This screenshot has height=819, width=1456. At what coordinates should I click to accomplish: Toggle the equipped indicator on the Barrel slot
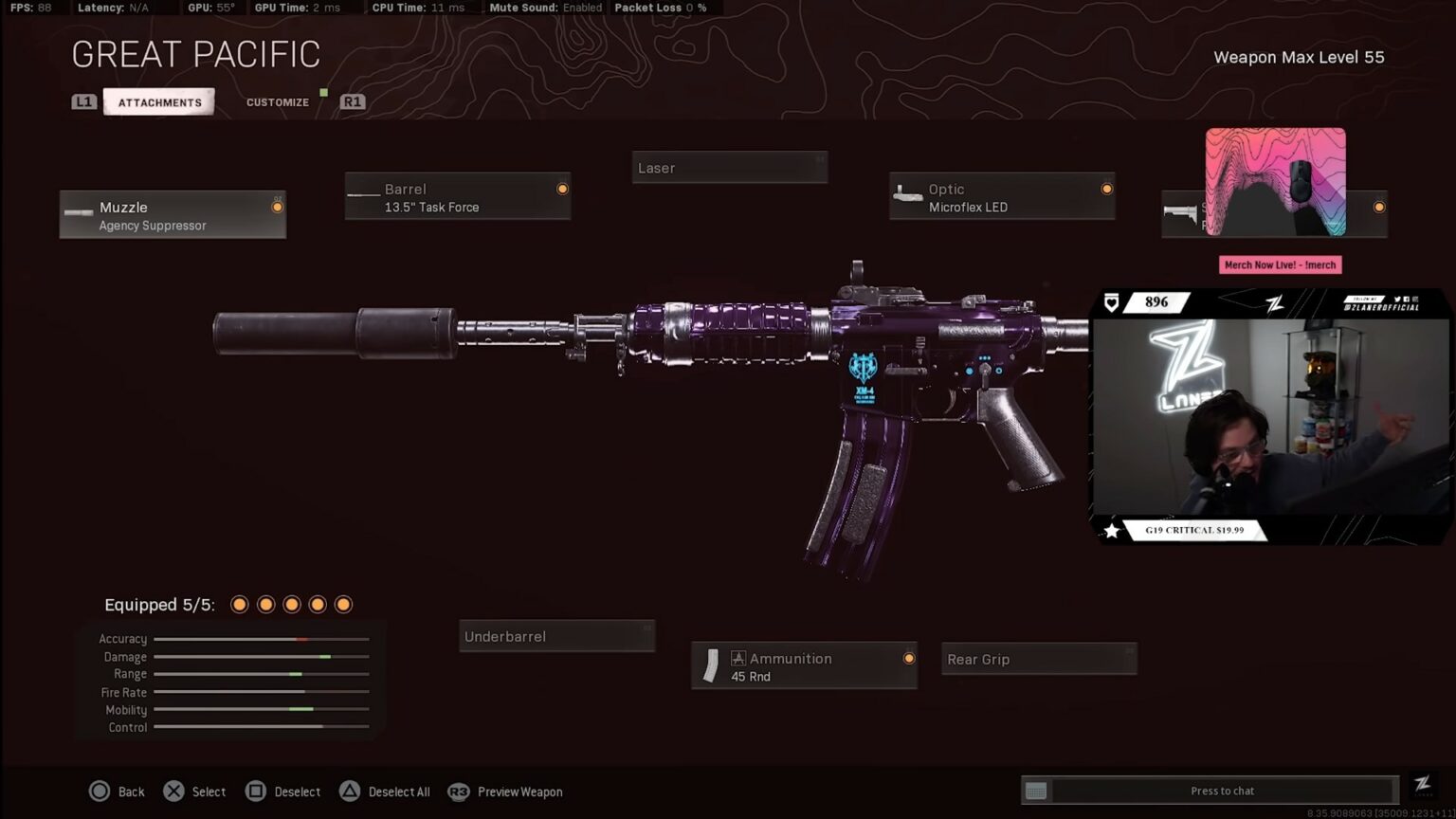[562, 188]
